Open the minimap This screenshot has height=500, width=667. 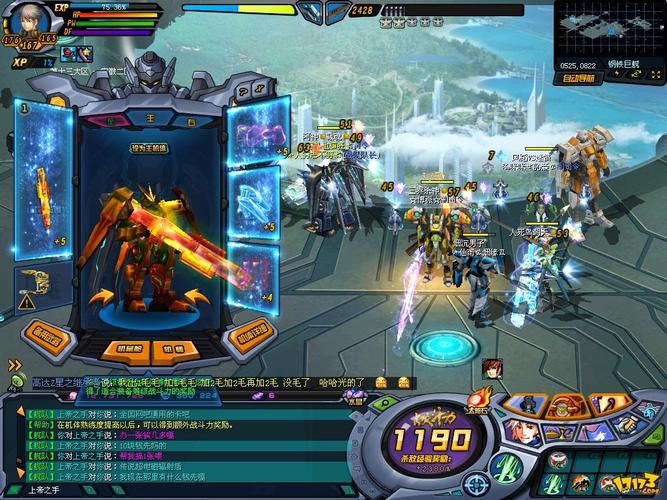pos(609,33)
